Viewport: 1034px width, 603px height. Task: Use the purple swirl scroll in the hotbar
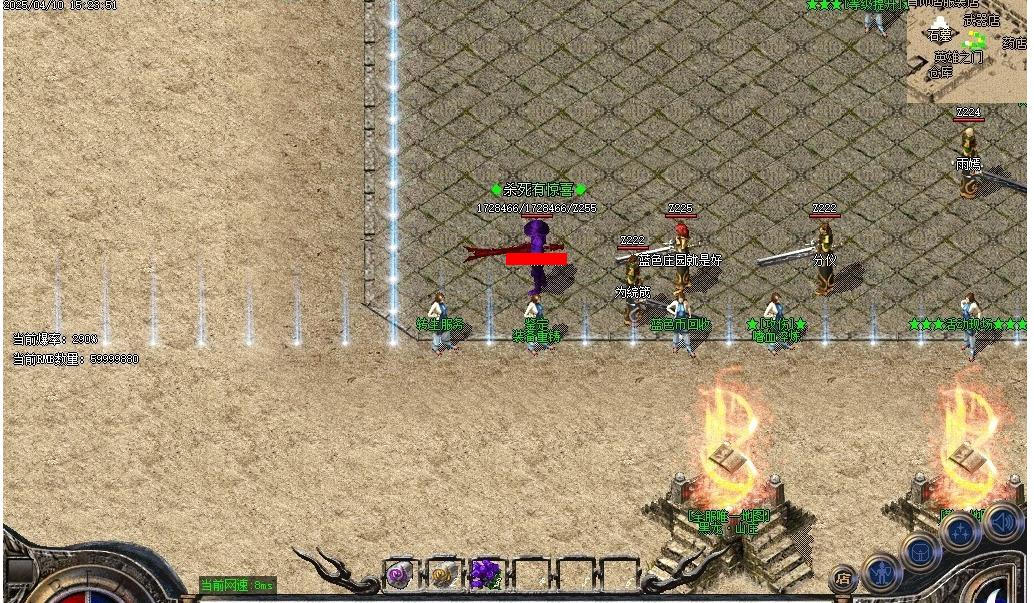[399, 575]
